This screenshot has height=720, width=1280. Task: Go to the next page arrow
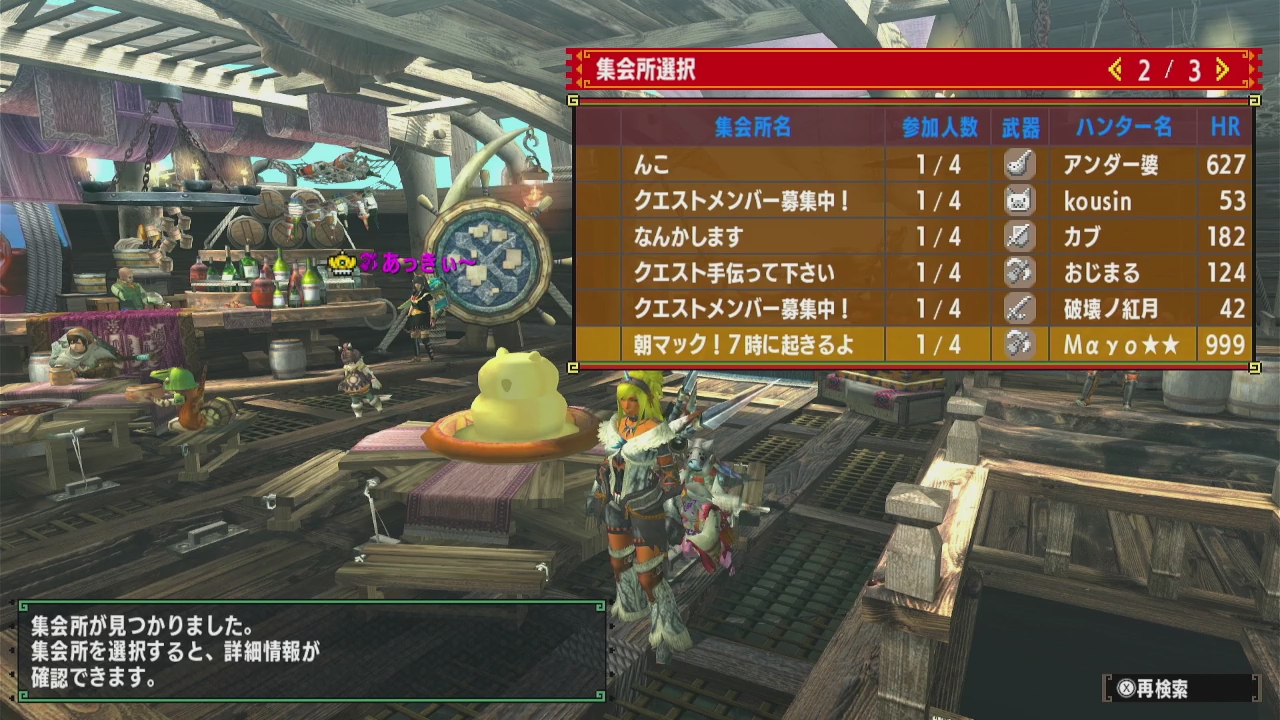point(1222,70)
